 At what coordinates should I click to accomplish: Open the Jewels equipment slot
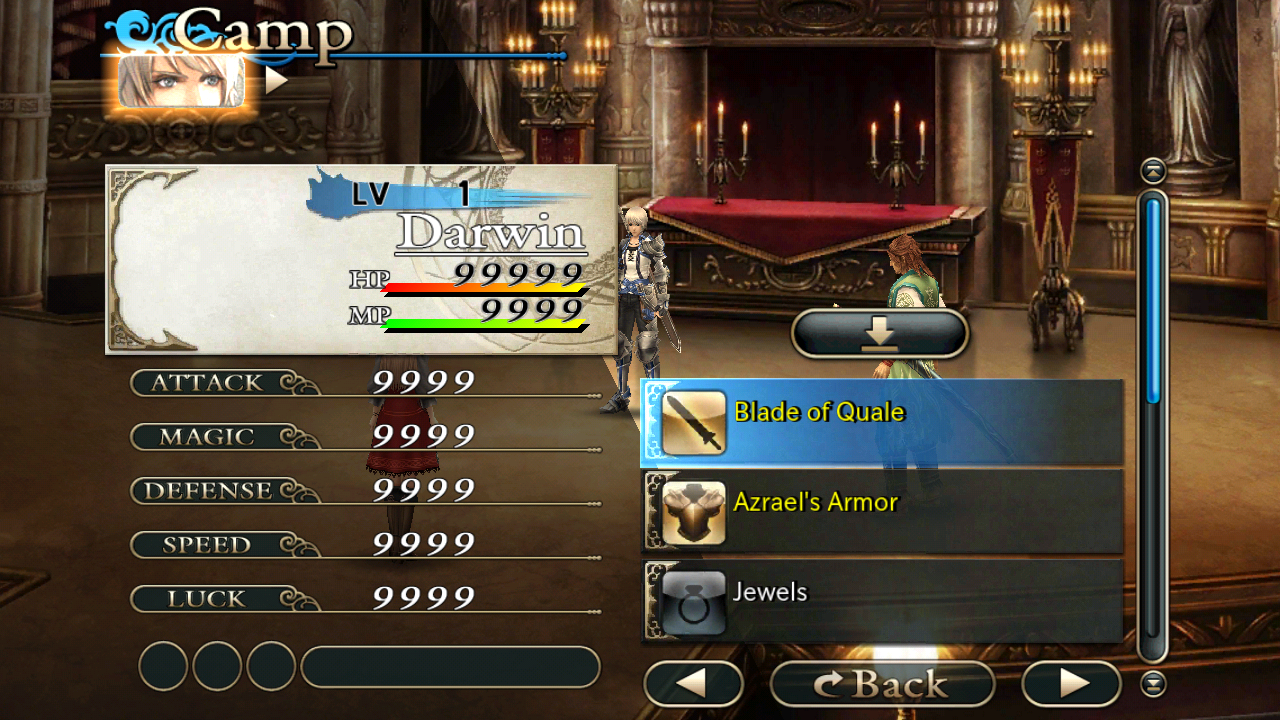(882, 602)
